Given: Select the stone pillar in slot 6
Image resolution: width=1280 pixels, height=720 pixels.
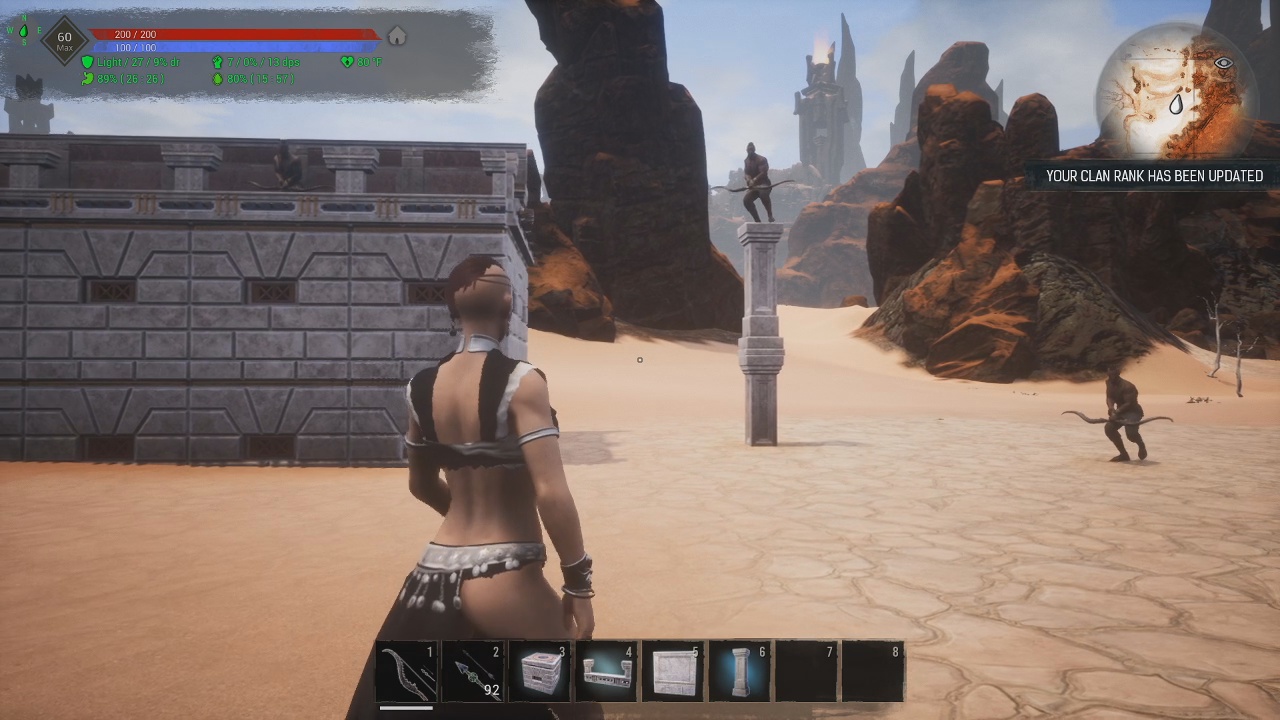Looking at the screenshot, I should [740, 672].
